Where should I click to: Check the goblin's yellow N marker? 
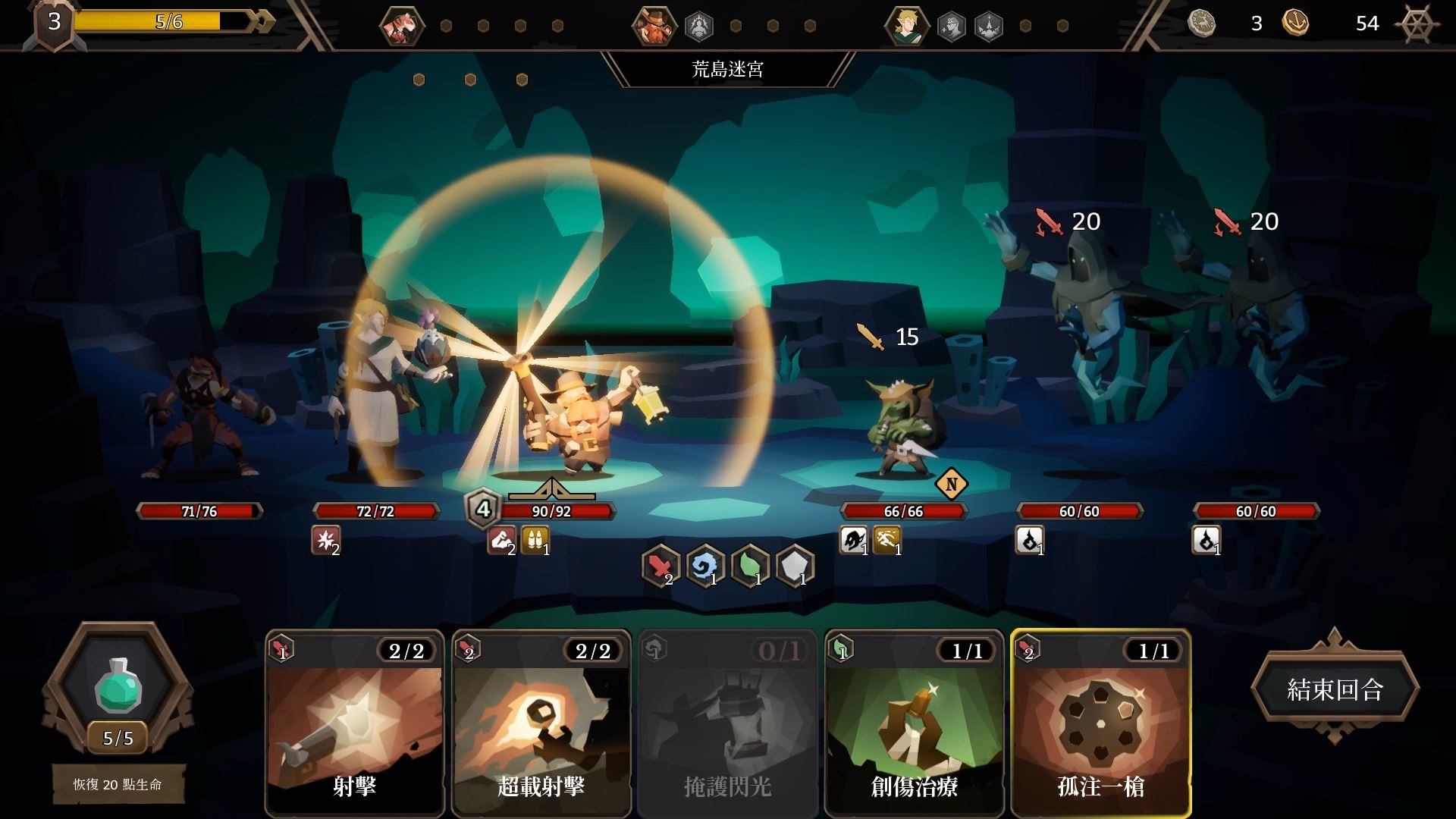(951, 484)
